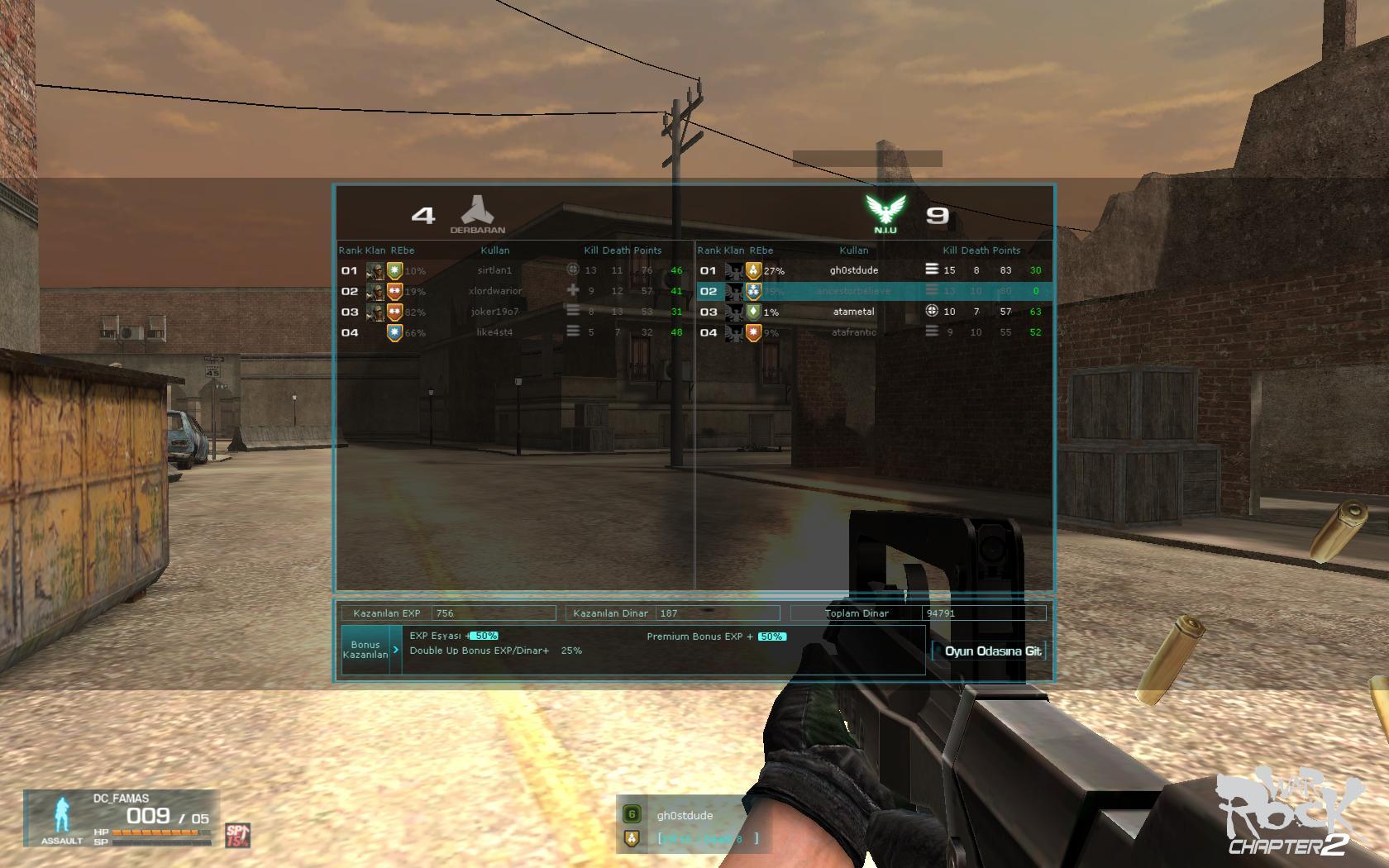This screenshot has width=1389, height=868.
Task: Select player row xlordwarior
Action: (494, 291)
